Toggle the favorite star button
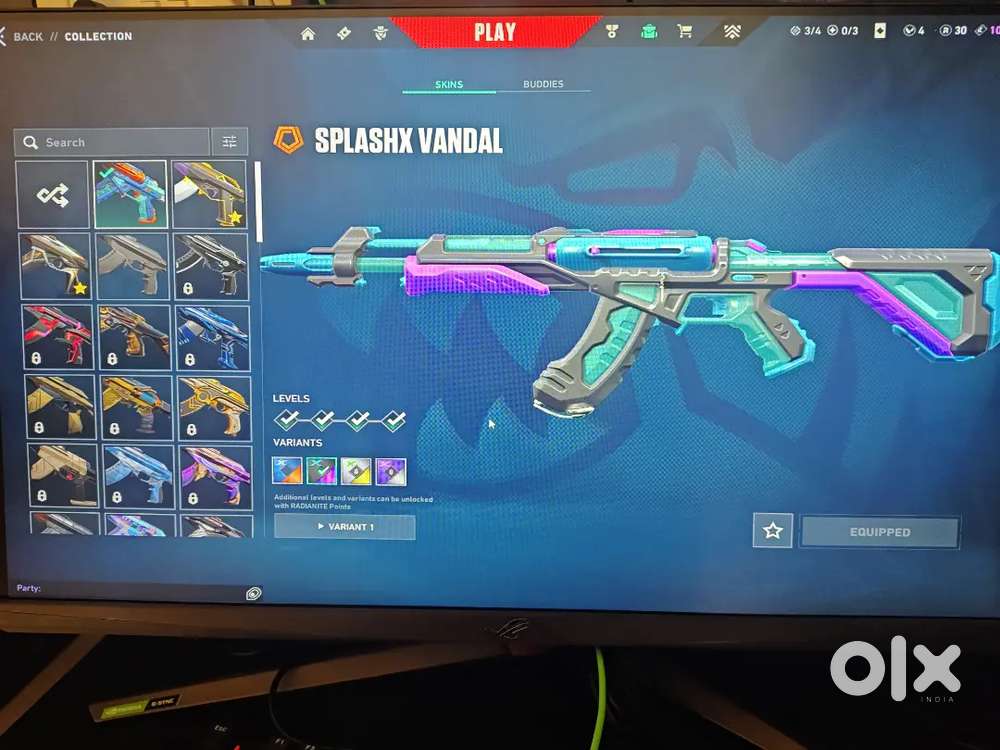The width and height of the screenshot is (1000, 750). [773, 531]
